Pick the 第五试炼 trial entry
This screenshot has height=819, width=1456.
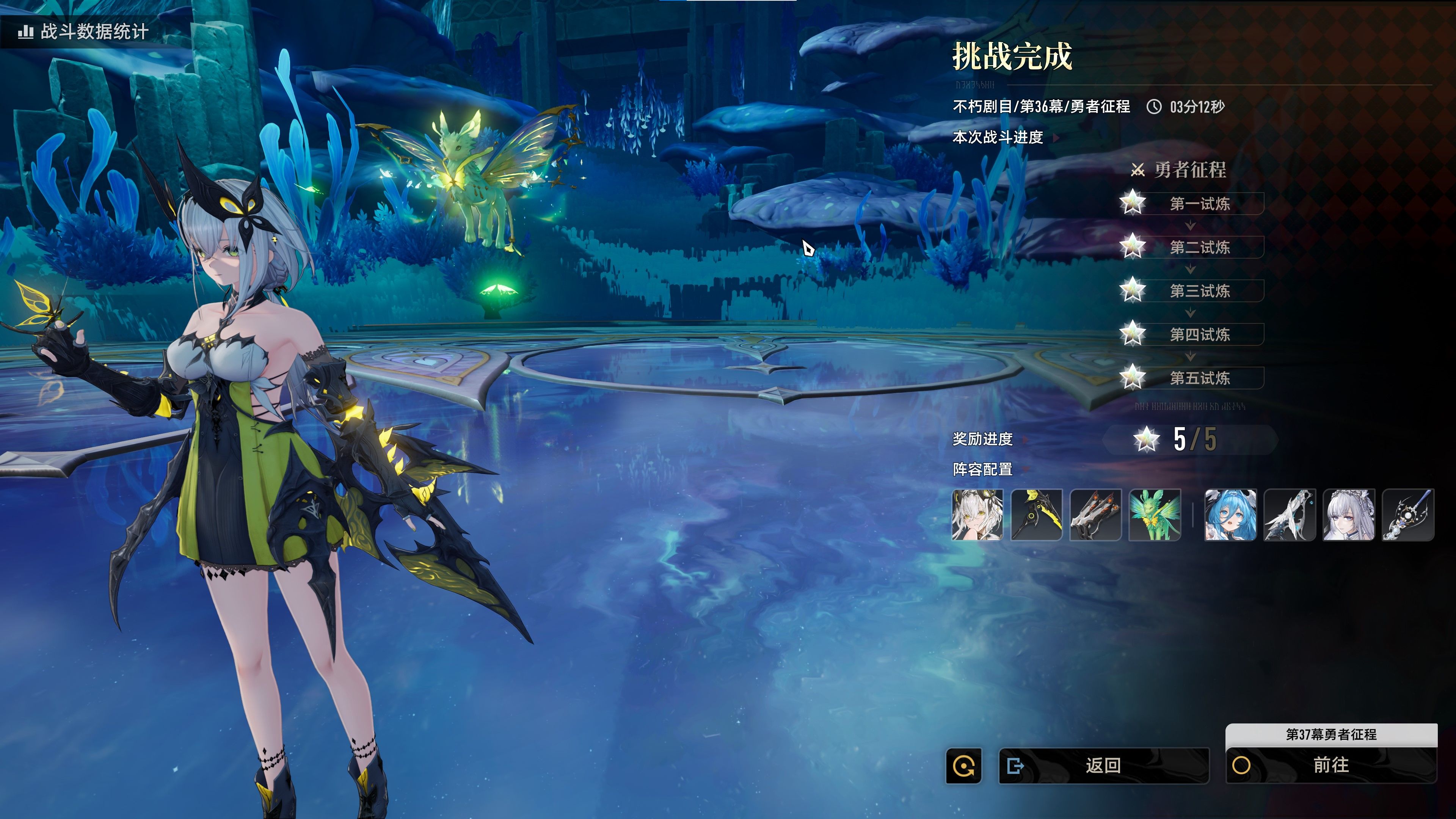click(1199, 378)
